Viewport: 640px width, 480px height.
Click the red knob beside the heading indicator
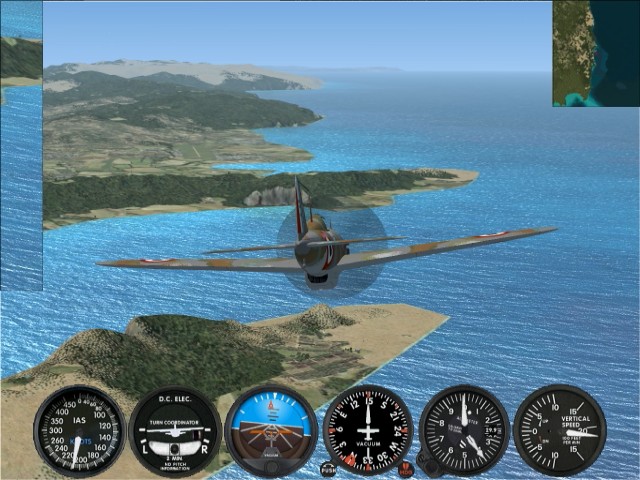(x=406, y=468)
